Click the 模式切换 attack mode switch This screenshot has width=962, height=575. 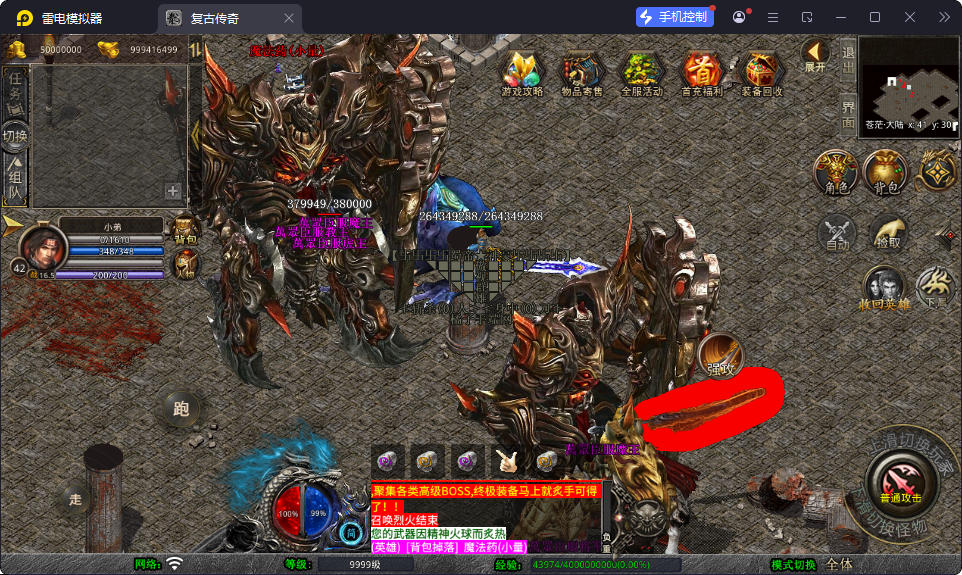coord(793,564)
